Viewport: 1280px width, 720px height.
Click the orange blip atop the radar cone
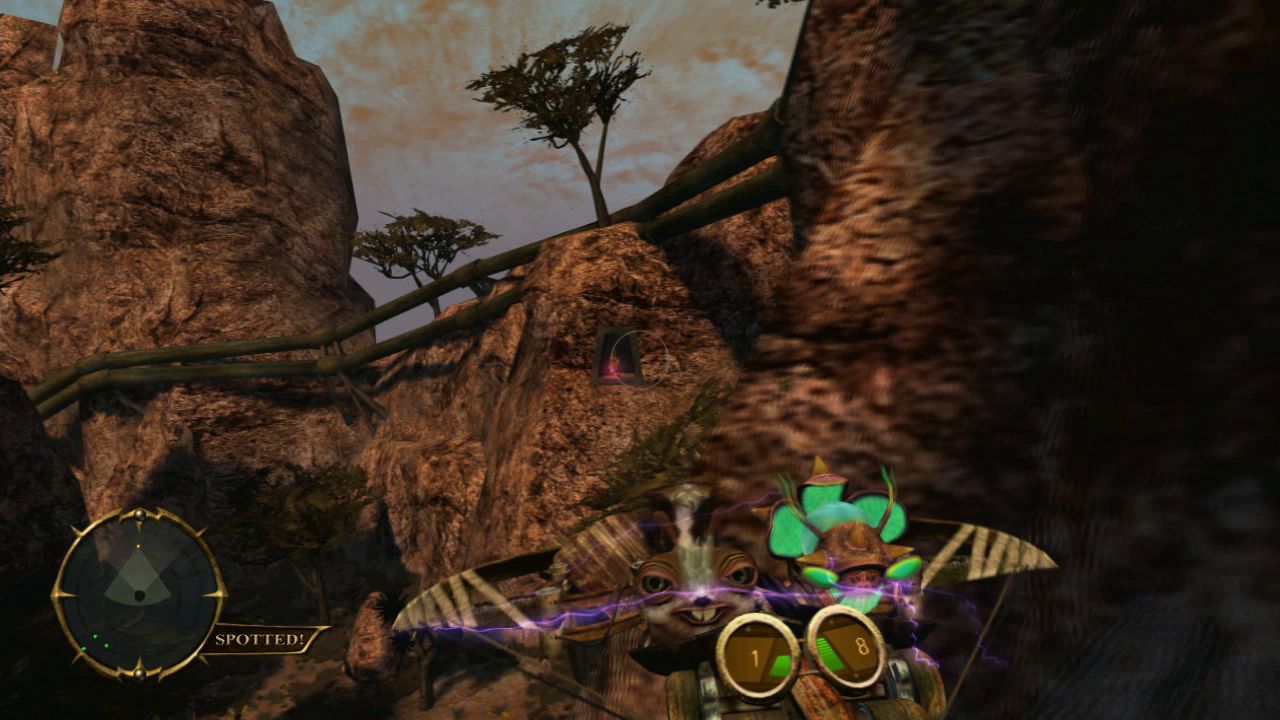pos(138,545)
